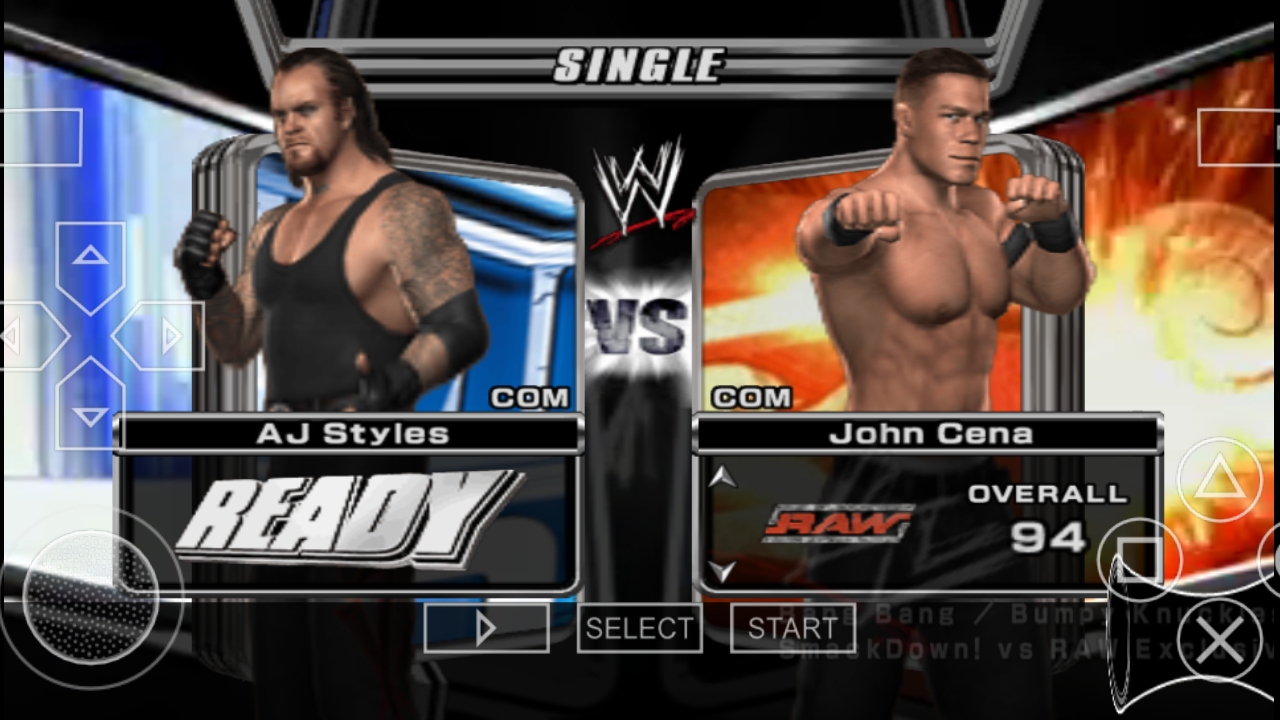The height and width of the screenshot is (720, 1280).
Task: Tap the cross touch button
Action: pyautogui.click(x=1219, y=640)
